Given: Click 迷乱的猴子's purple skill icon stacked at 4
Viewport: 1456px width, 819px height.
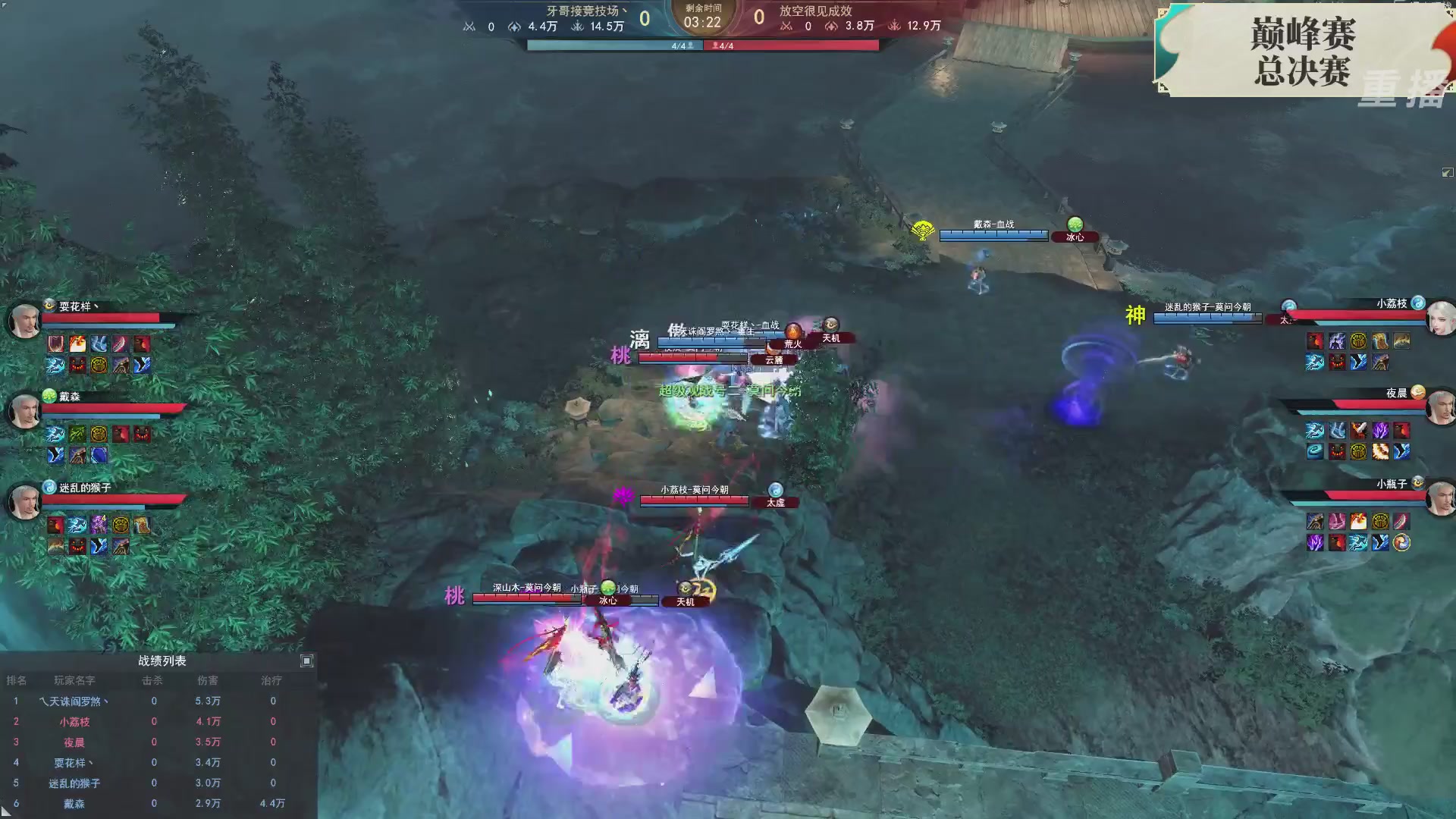Looking at the screenshot, I should coord(99,524).
